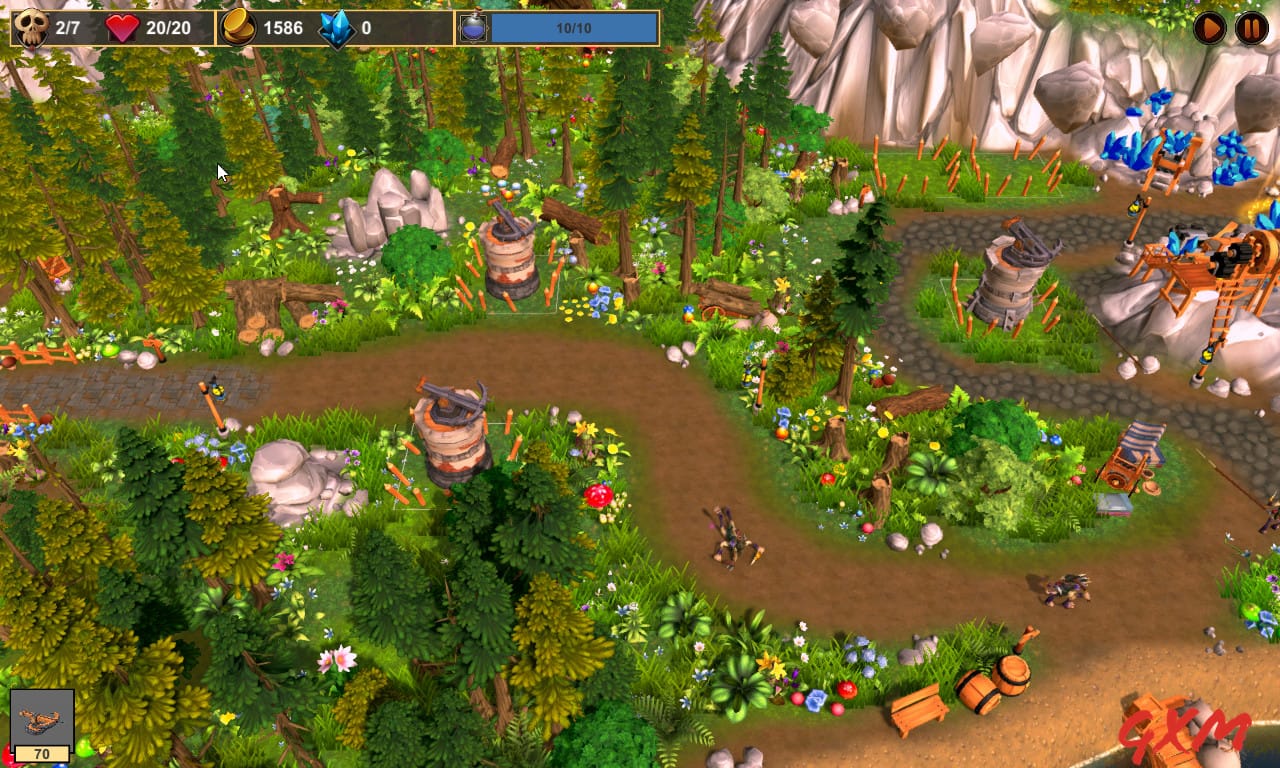Select the blue crystal resource icon

tap(338, 28)
